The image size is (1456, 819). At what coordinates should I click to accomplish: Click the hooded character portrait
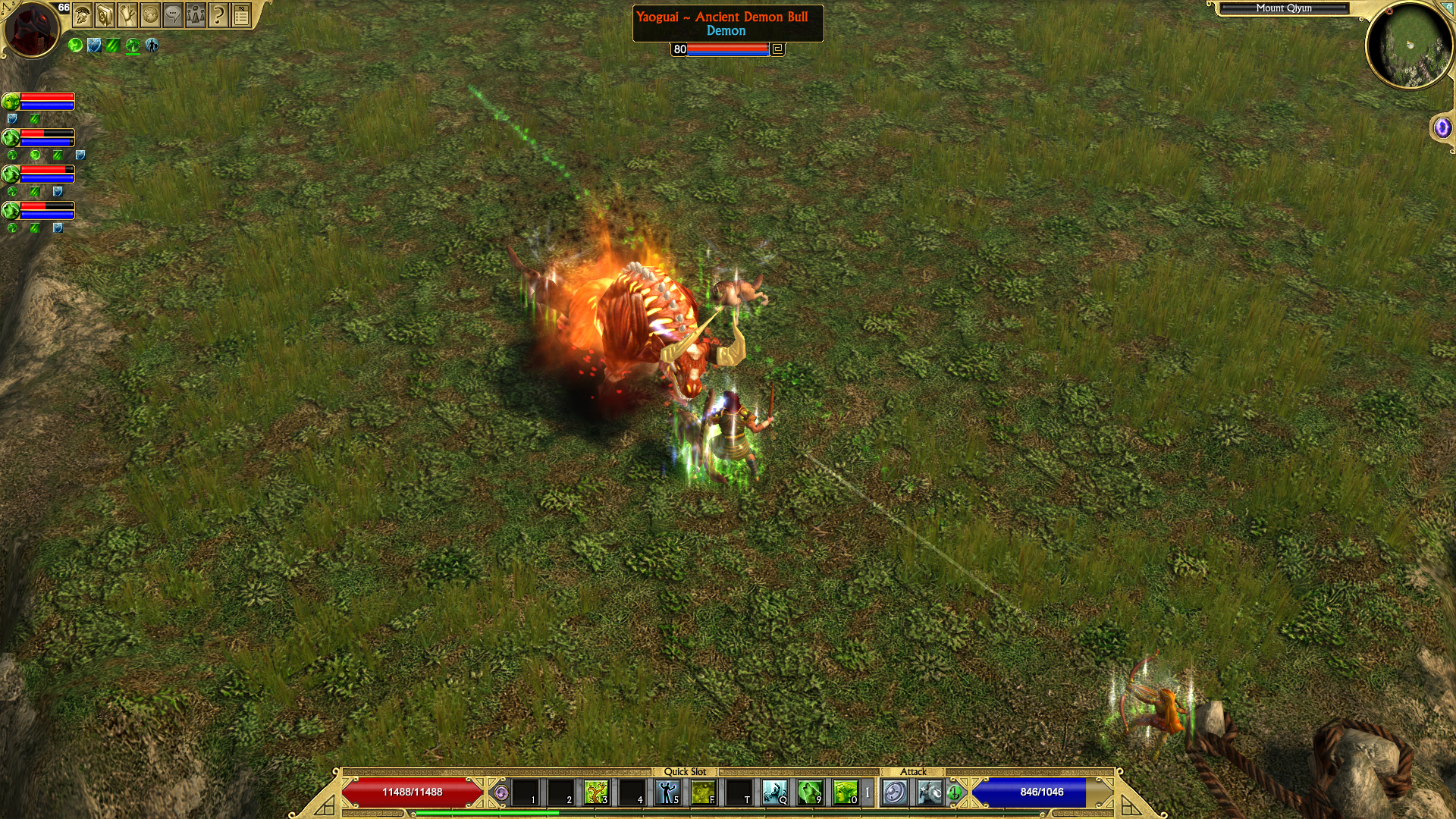tap(31, 29)
